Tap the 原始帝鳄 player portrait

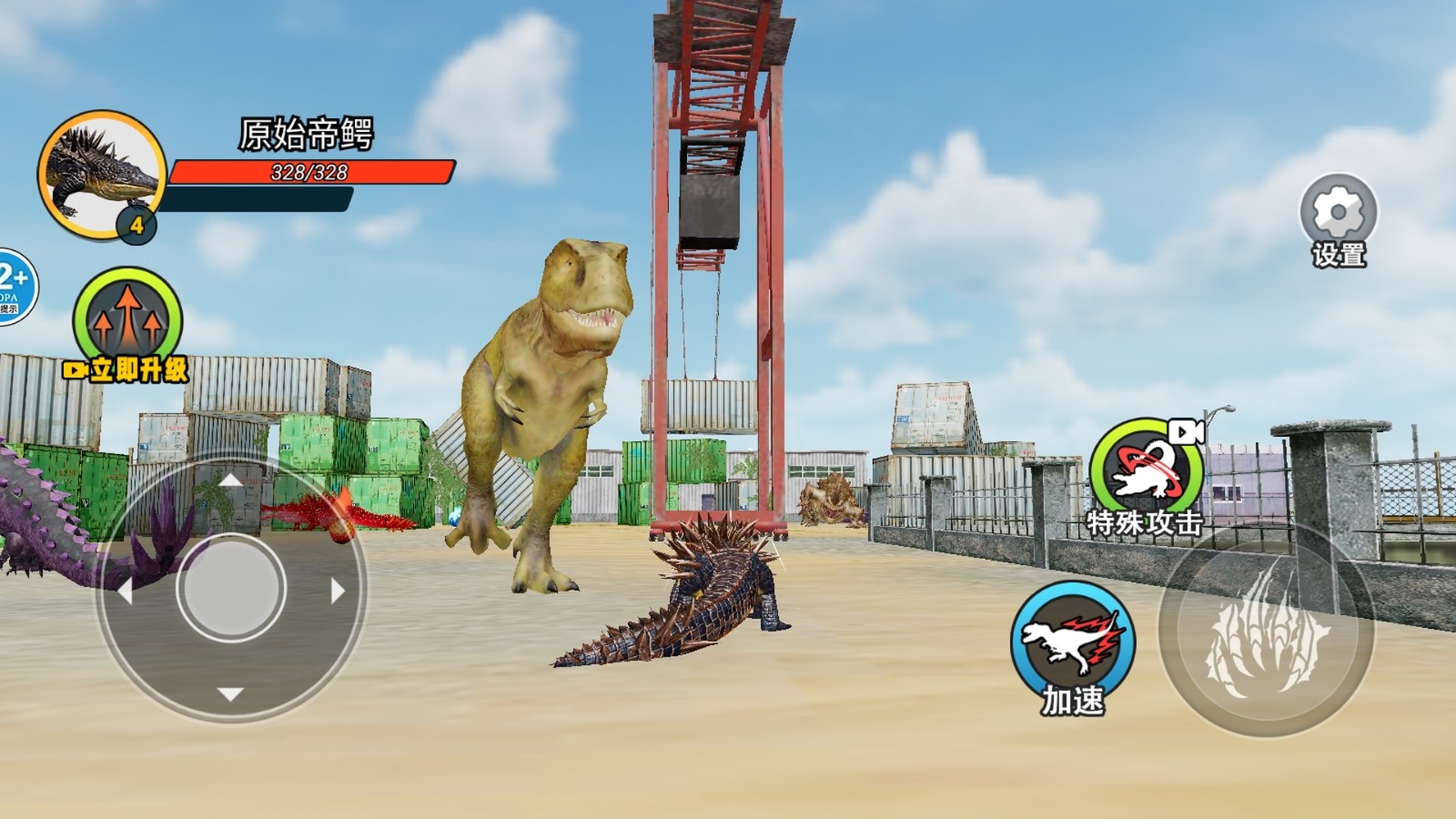click(x=101, y=173)
